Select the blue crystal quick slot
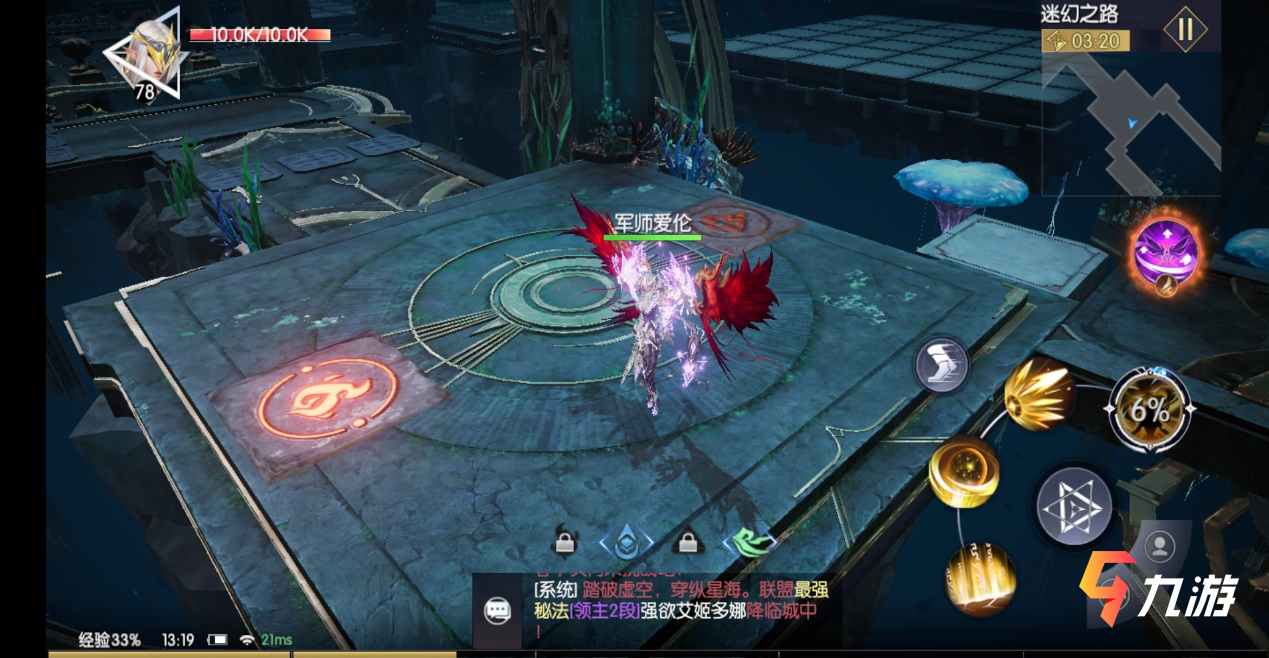The image size is (1269, 658). (625, 543)
